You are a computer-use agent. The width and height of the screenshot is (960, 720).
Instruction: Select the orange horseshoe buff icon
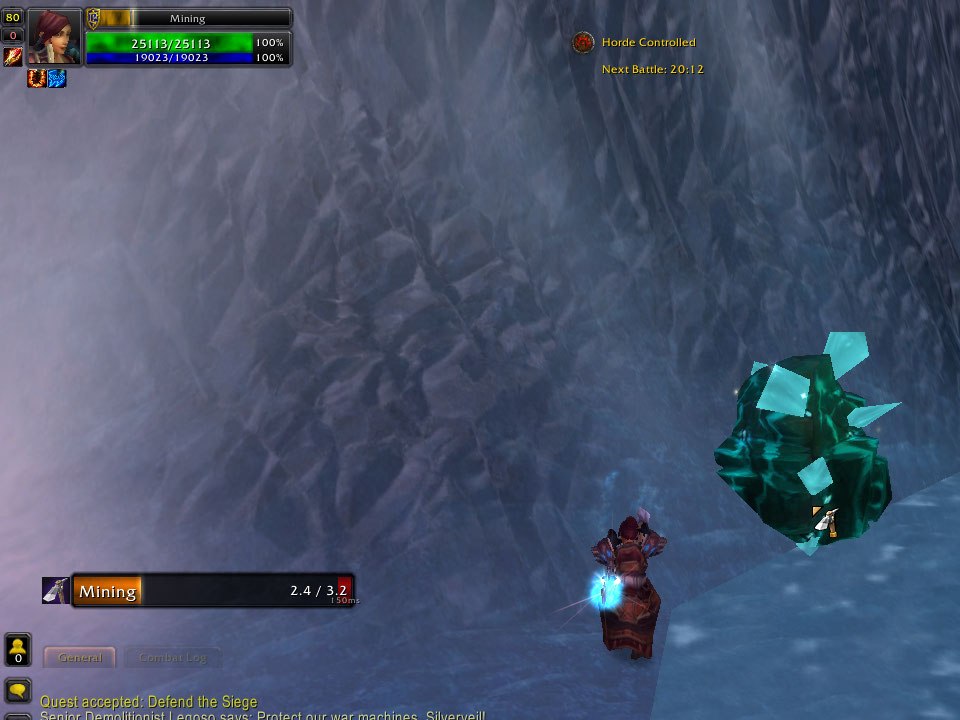(37, 78)
